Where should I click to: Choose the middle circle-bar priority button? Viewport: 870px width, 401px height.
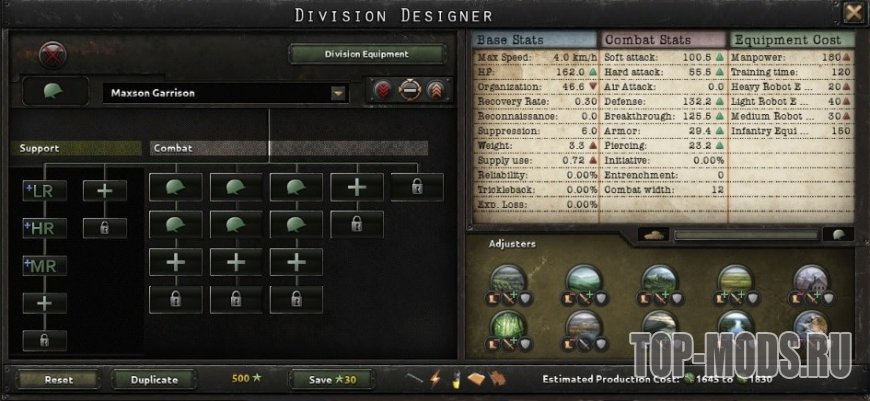pyautogui.click(x=408, y=92)
